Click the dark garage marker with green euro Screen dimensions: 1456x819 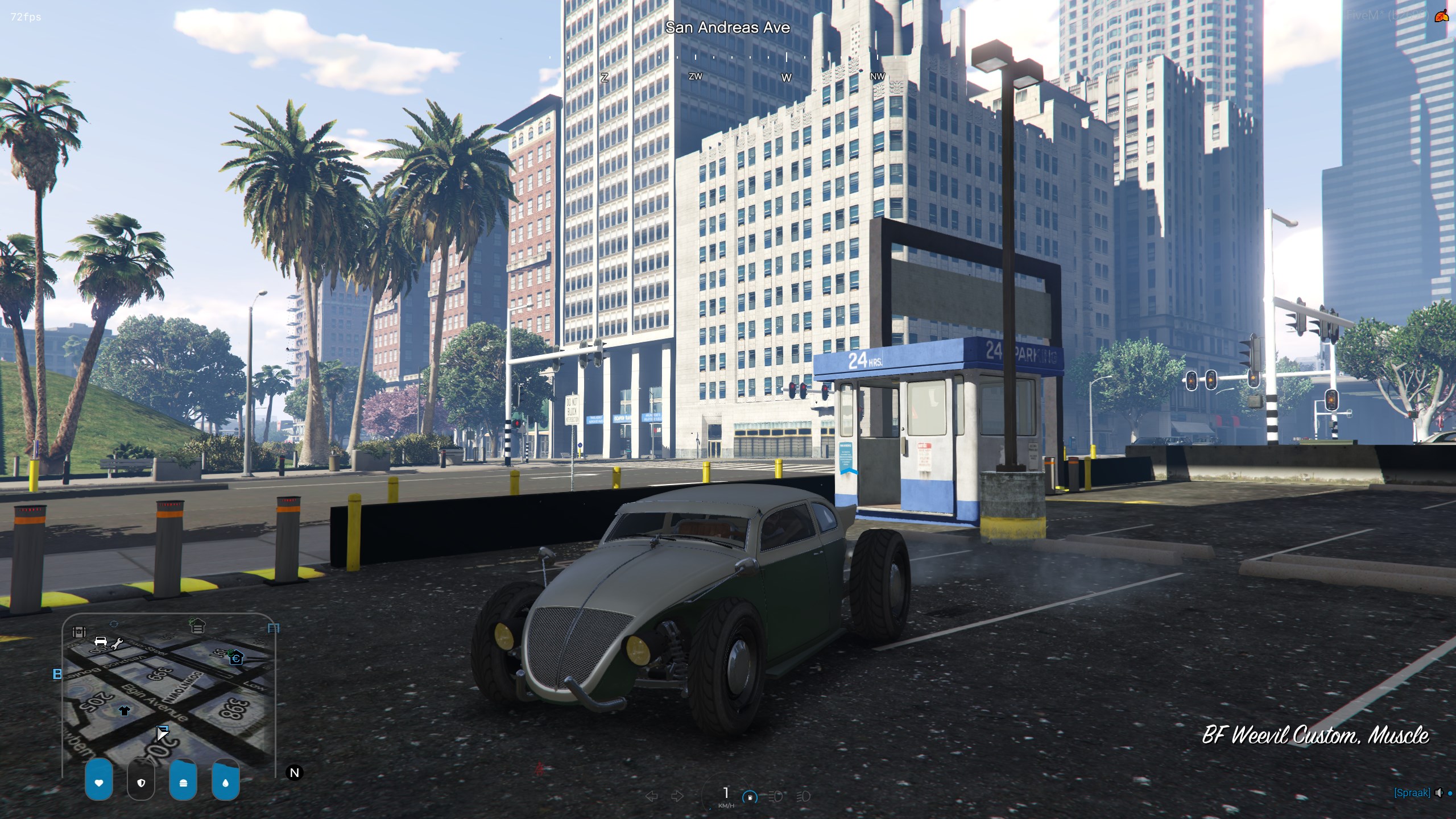tap(197, 626)
